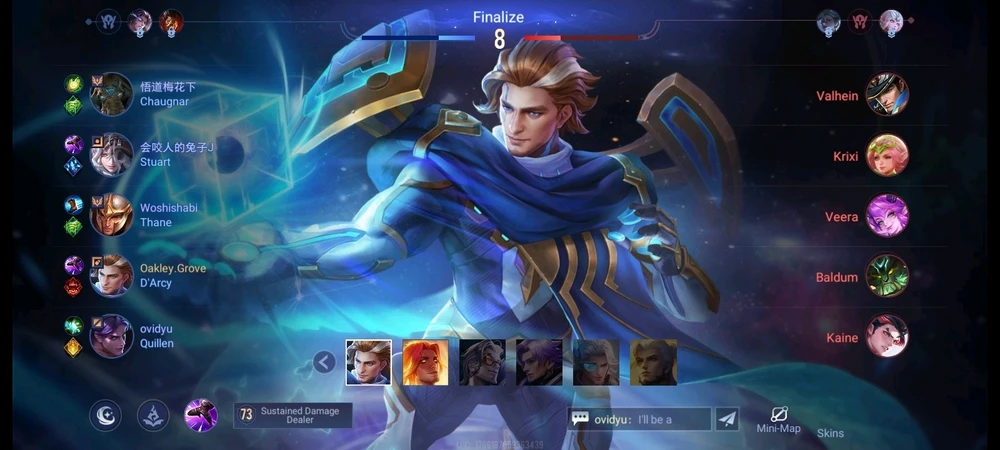Viewport: 1000px width, 450px height.
Task: Open the Skins selection
Action: tap(830, 433)
